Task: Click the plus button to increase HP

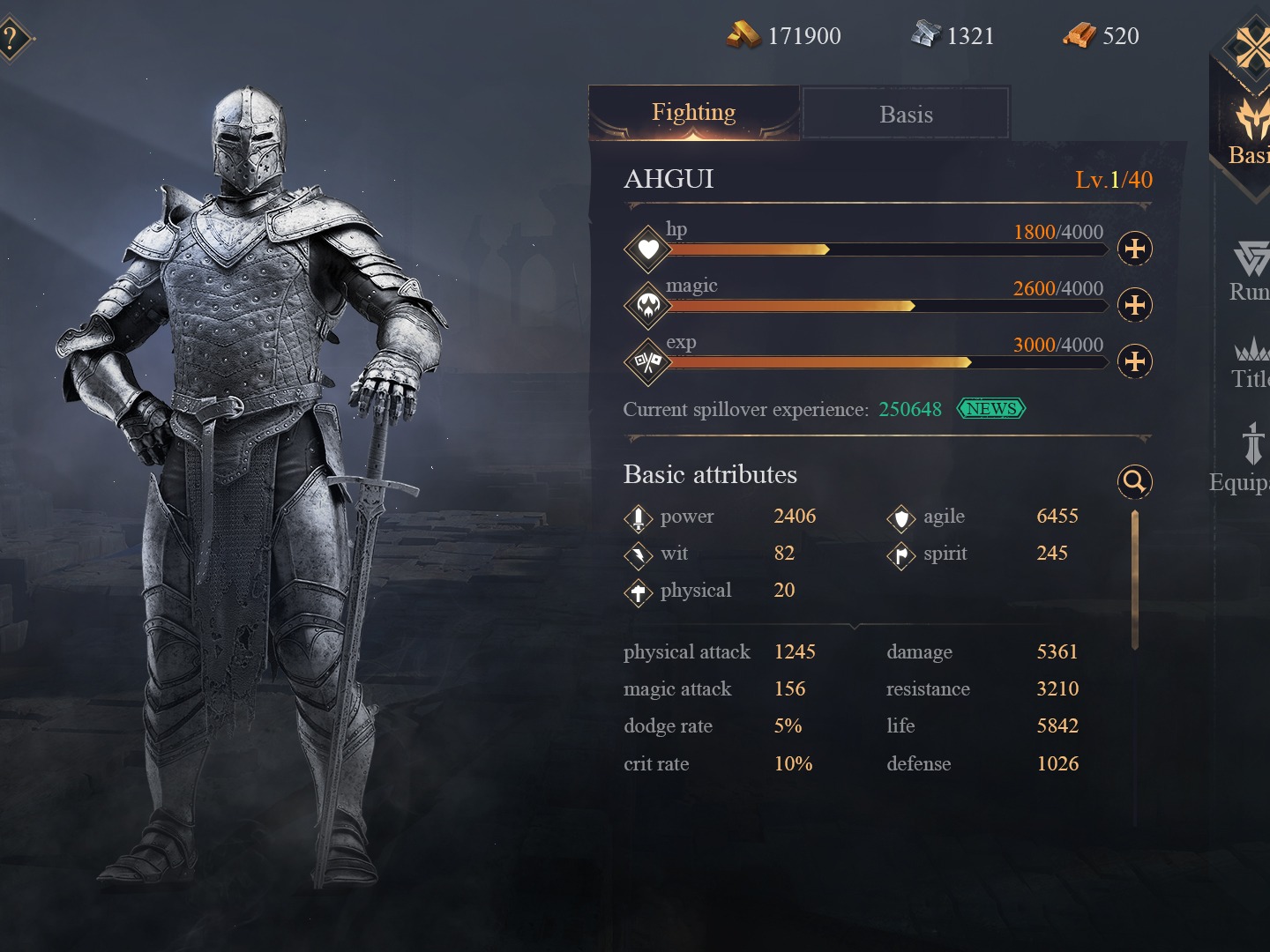Action: click(1135, 249)
